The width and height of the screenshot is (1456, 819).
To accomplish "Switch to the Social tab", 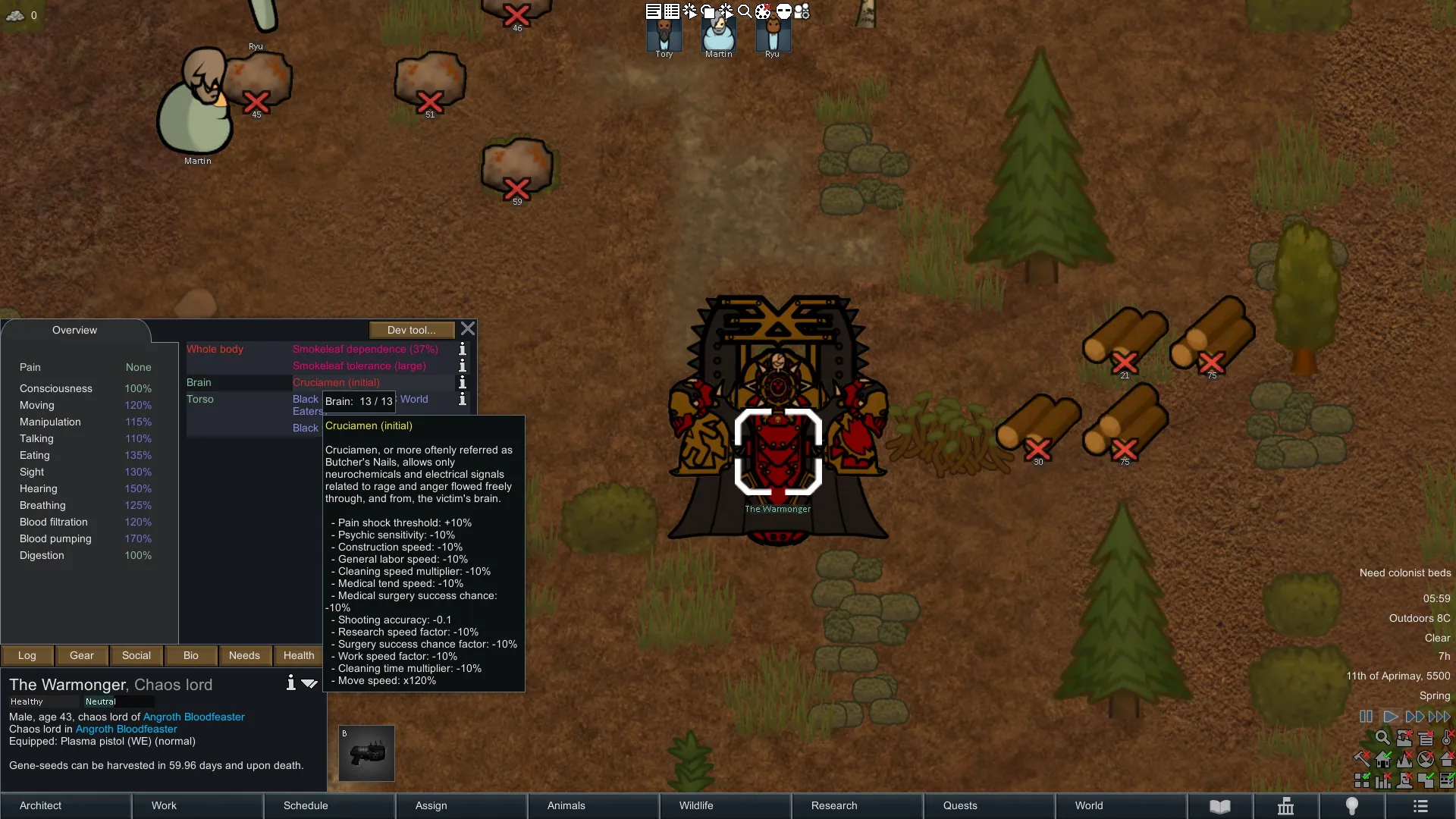I will pyautogui.click(x=136, y=655).
